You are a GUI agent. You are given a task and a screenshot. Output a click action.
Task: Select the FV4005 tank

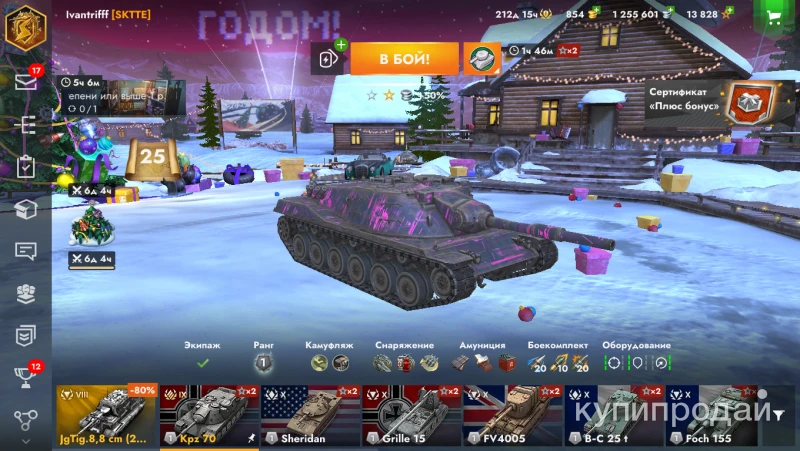pos(512,415)
